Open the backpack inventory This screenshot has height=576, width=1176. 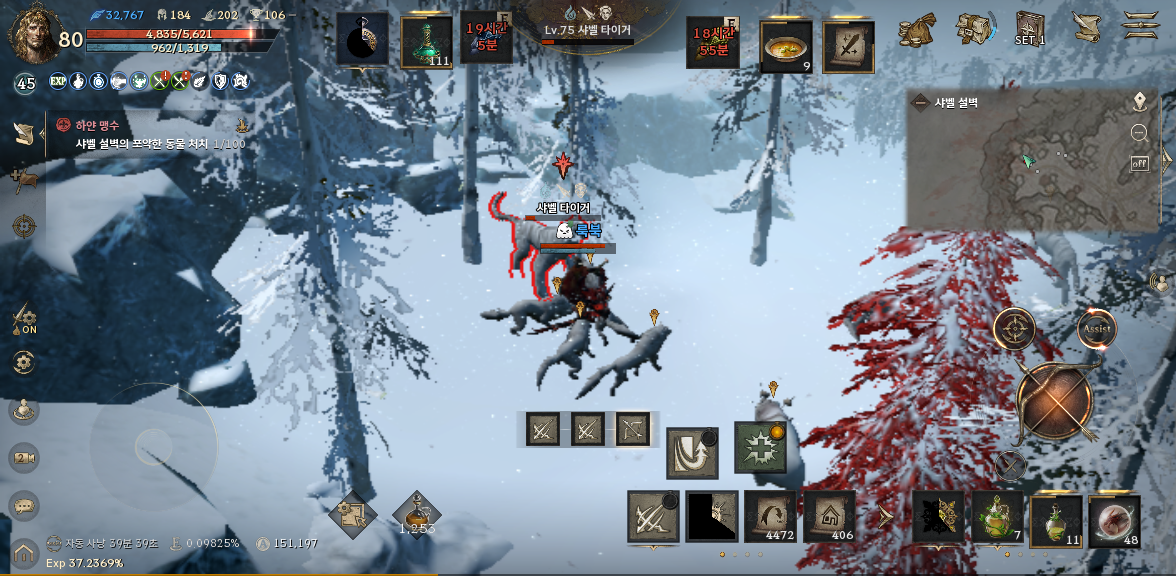(972, 29)
